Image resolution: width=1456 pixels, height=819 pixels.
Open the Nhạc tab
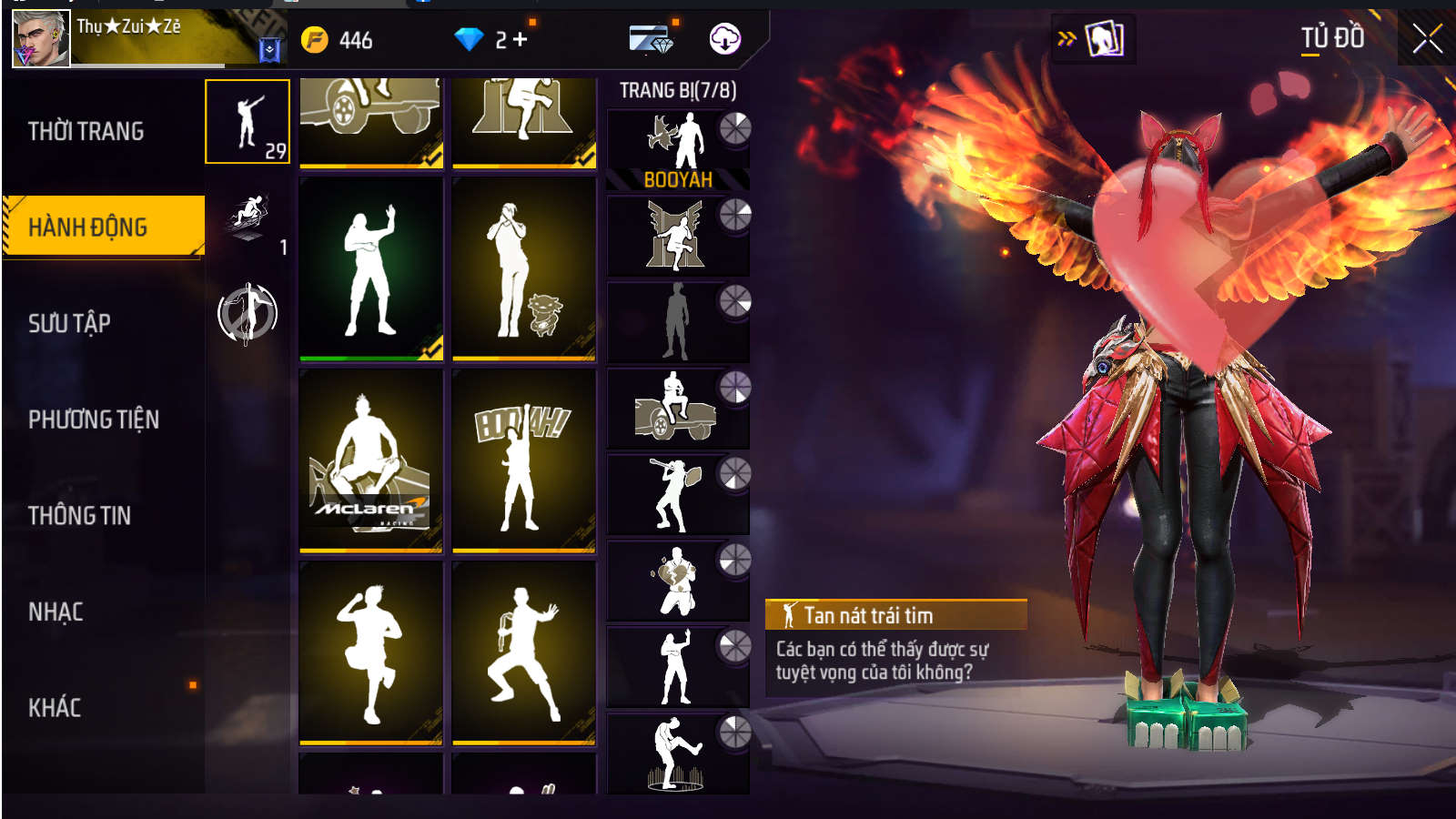(x=56, y=612)
